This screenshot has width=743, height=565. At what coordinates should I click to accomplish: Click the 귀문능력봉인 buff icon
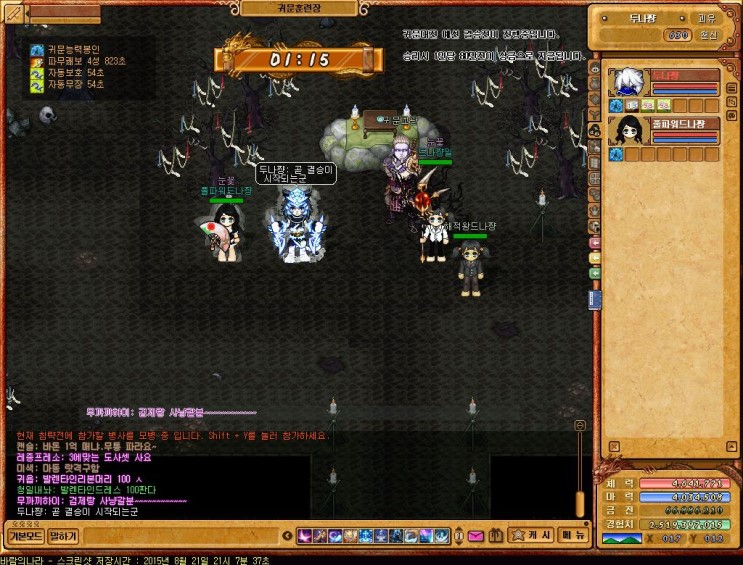[x=37, y=48]
